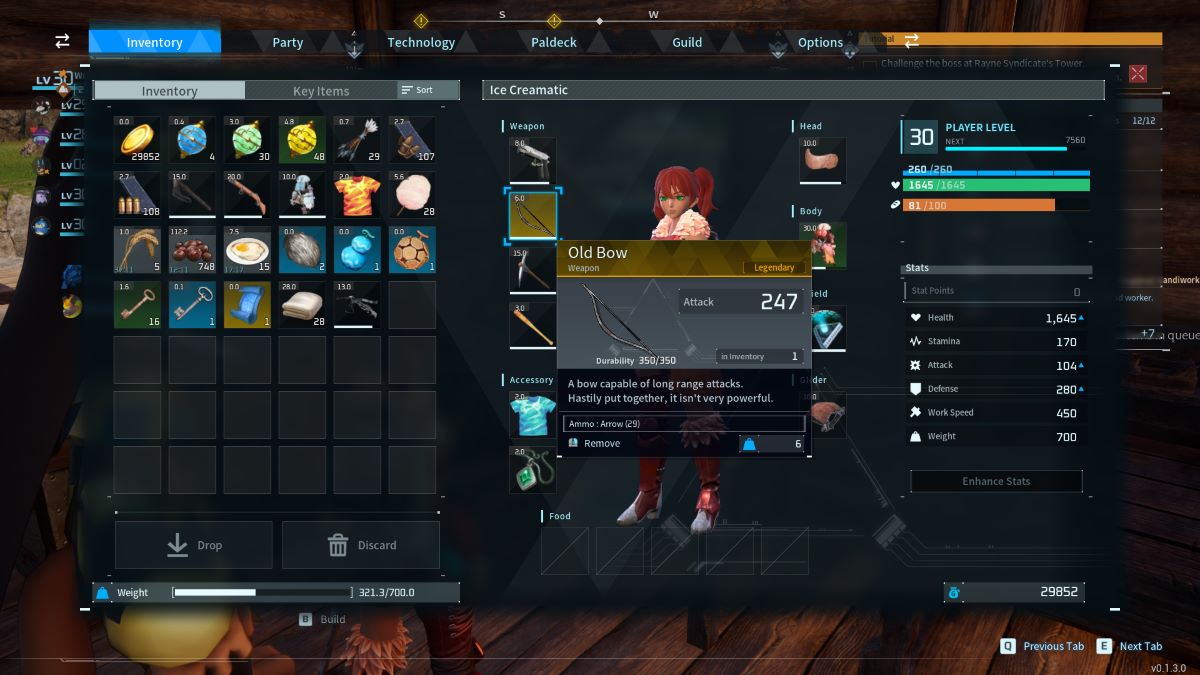This screenshot has width=1200, height=675.
Task: Open Enhance Stats
Action: (996, 481)
